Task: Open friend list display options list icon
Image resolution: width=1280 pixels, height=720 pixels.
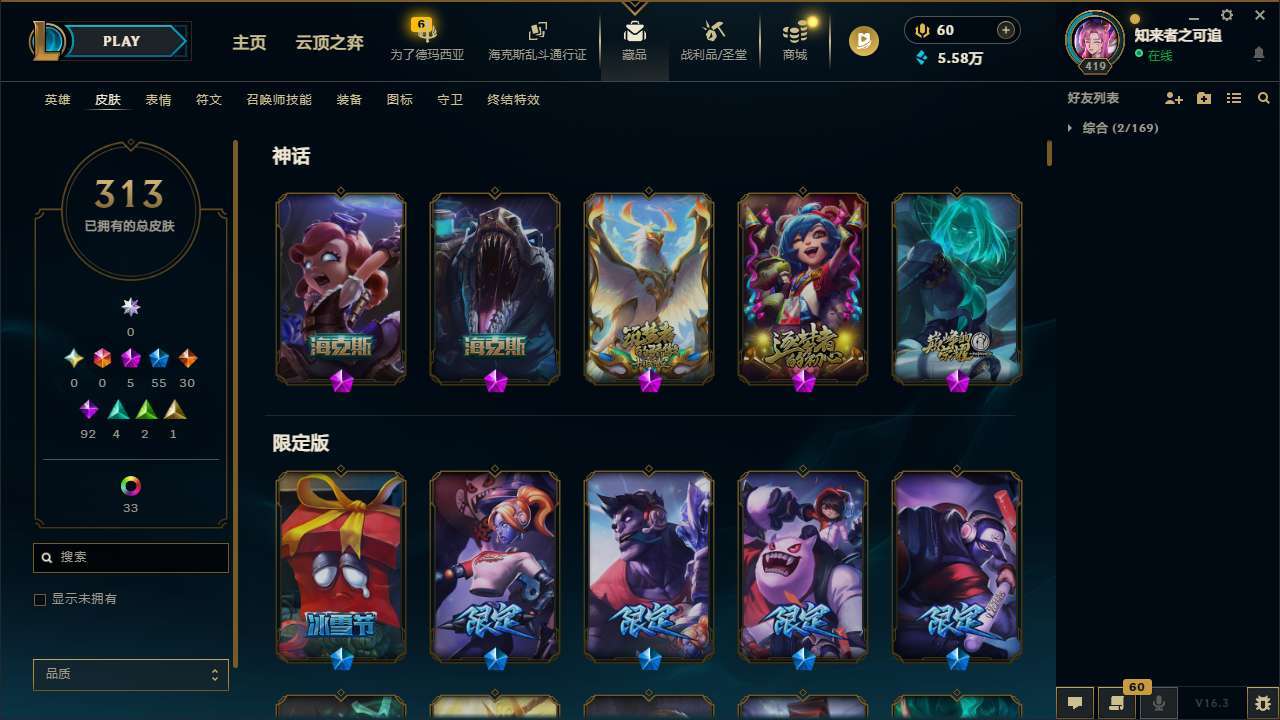Action: [1233, 98]
